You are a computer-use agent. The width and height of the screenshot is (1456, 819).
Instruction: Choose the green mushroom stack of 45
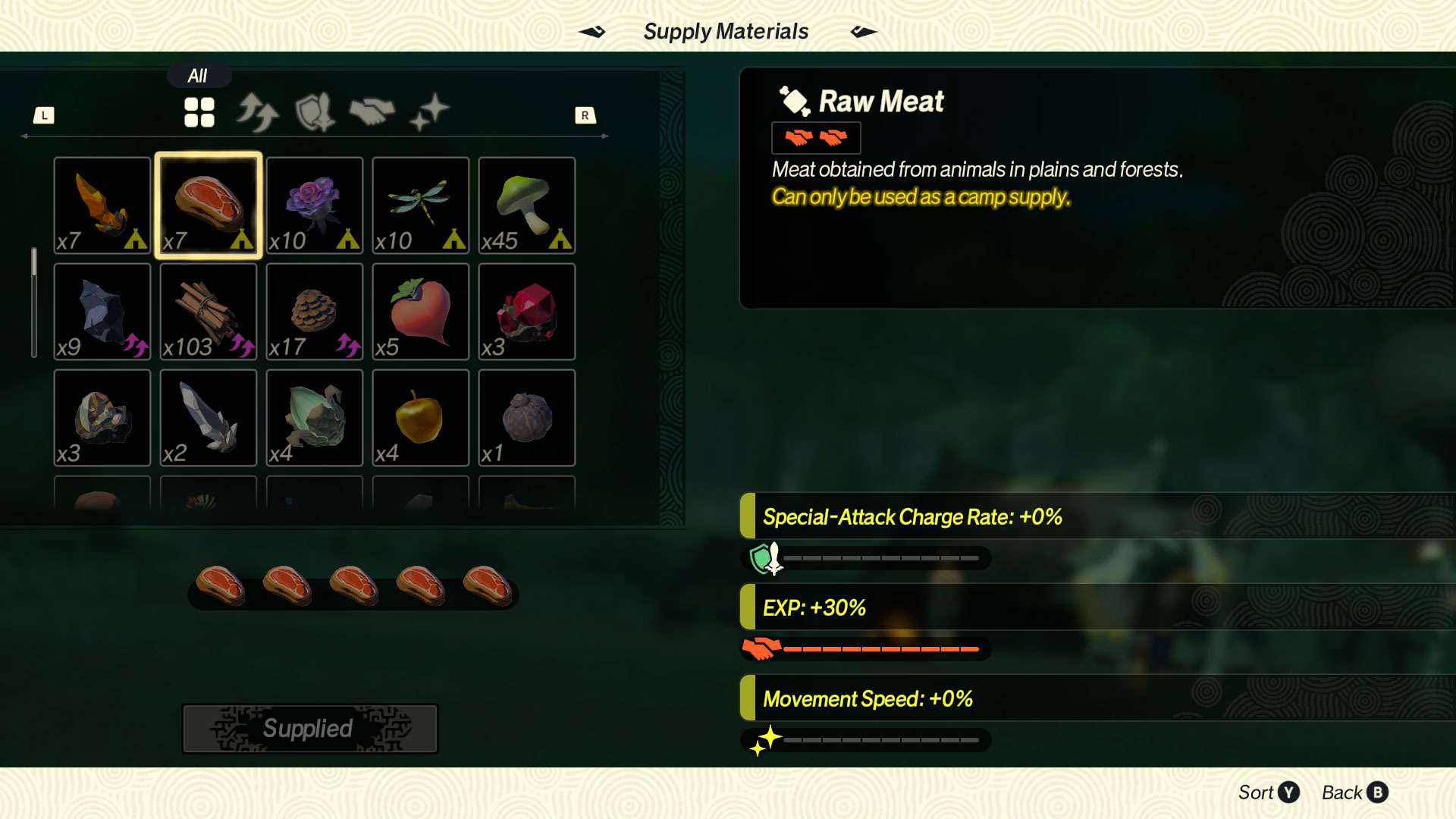(527, 206)
